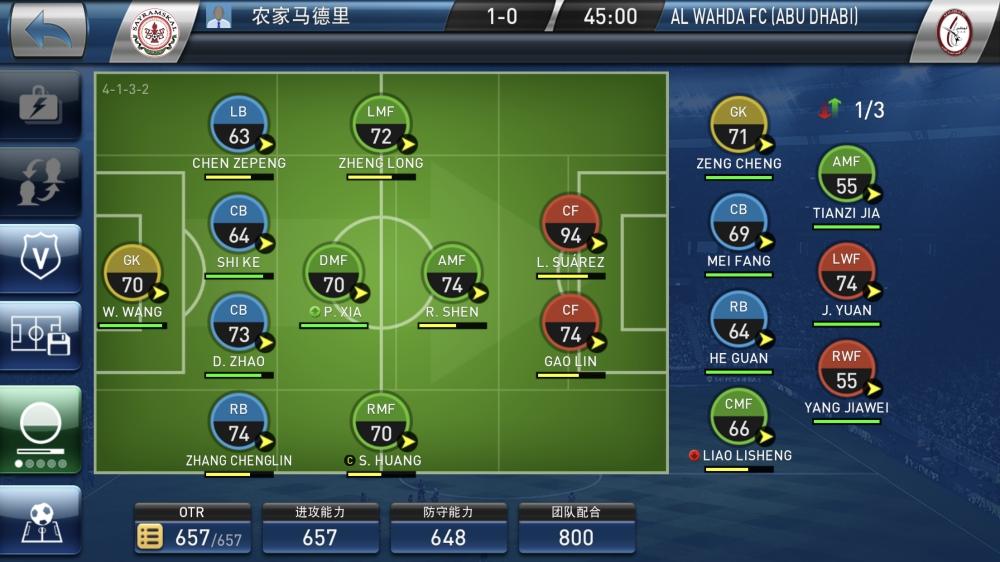Select goalkeeper W. Wang
This screenshot has height=562, width=1000.
point(132,274)
